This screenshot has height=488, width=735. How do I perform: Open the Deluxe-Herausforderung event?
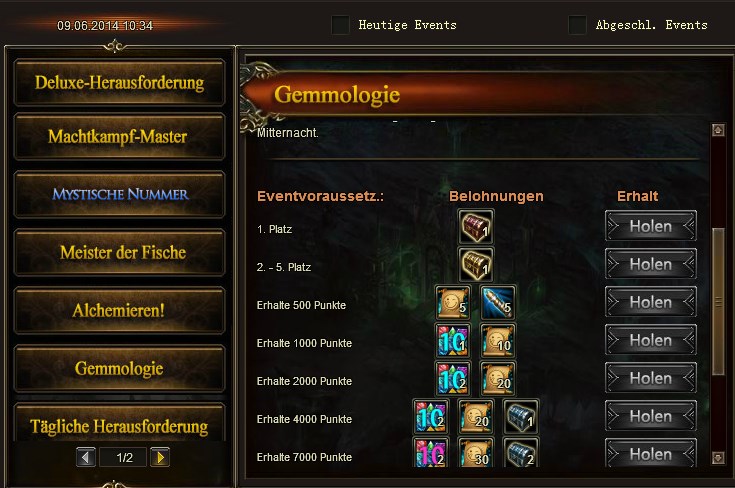click(x=119, y=82)
